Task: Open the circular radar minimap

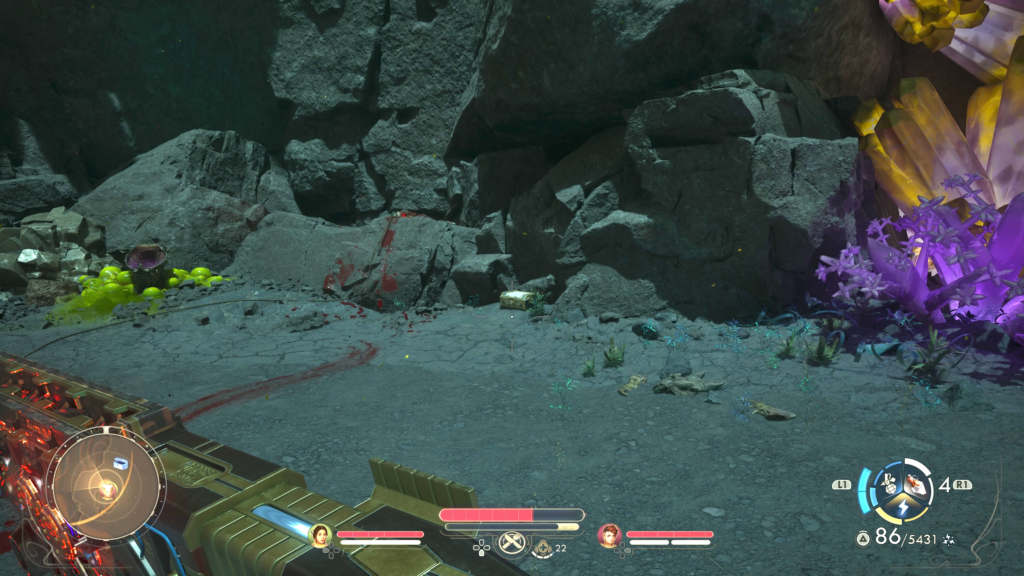Action: (x=105, y=484)
